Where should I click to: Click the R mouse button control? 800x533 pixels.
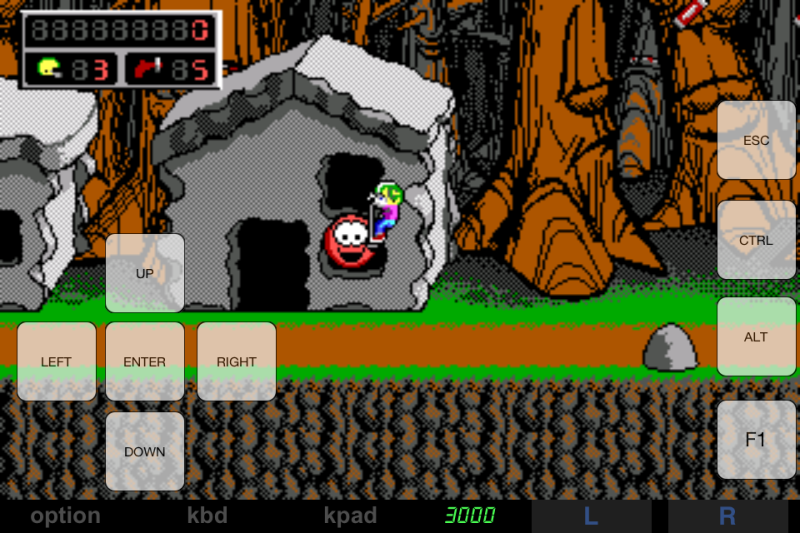tap(727, 516)
